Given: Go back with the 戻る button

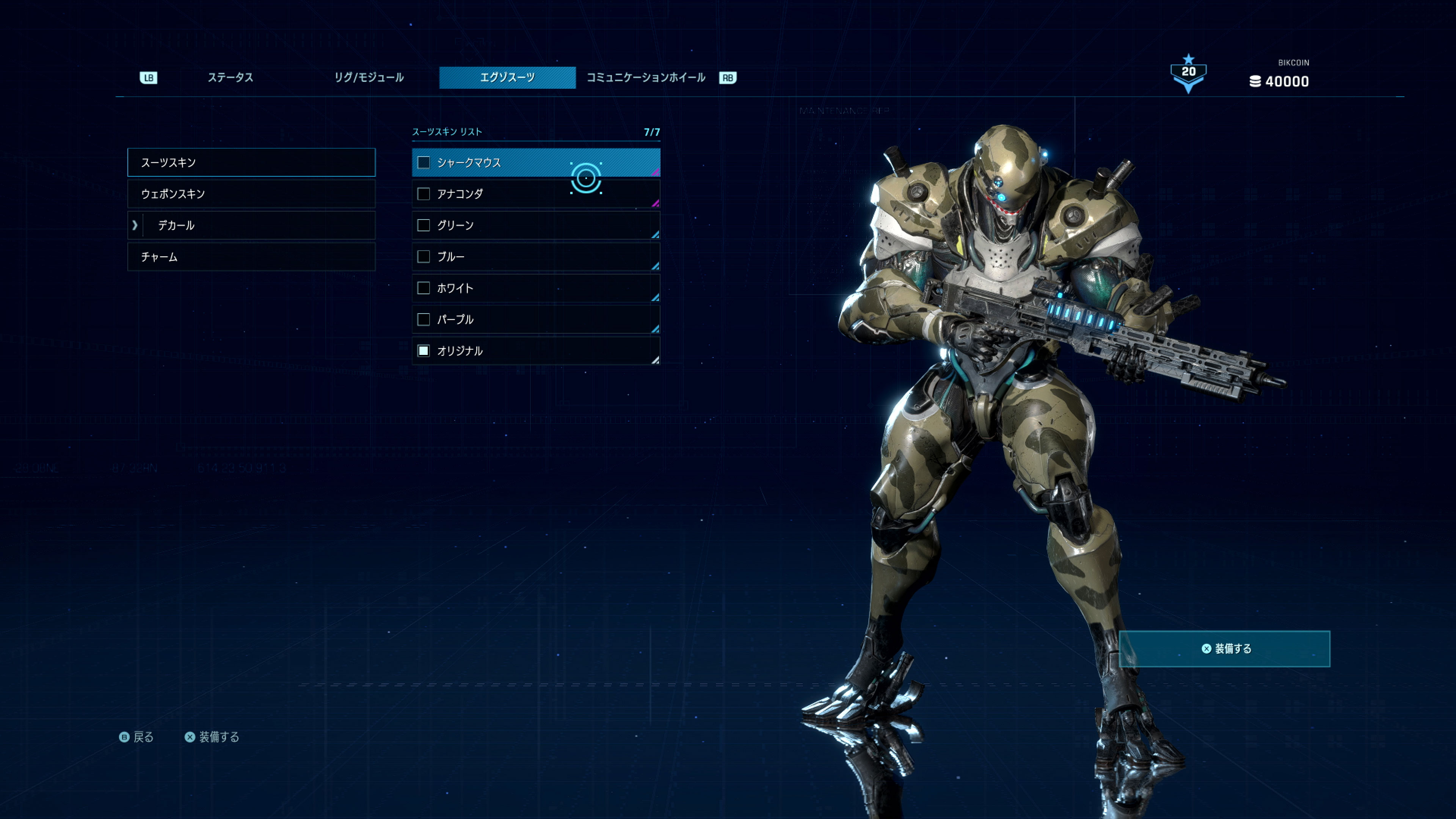Looking at the screenshot, I should 137,737.
